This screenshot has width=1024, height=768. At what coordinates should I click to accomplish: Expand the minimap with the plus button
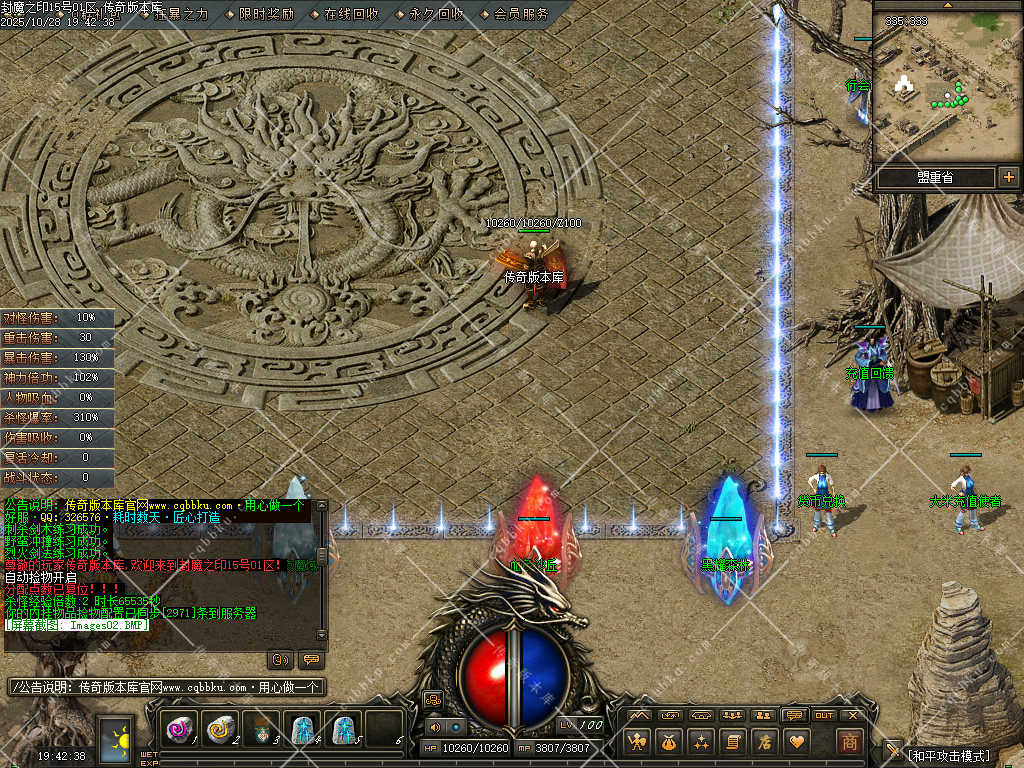click(x=1008, y=177)
